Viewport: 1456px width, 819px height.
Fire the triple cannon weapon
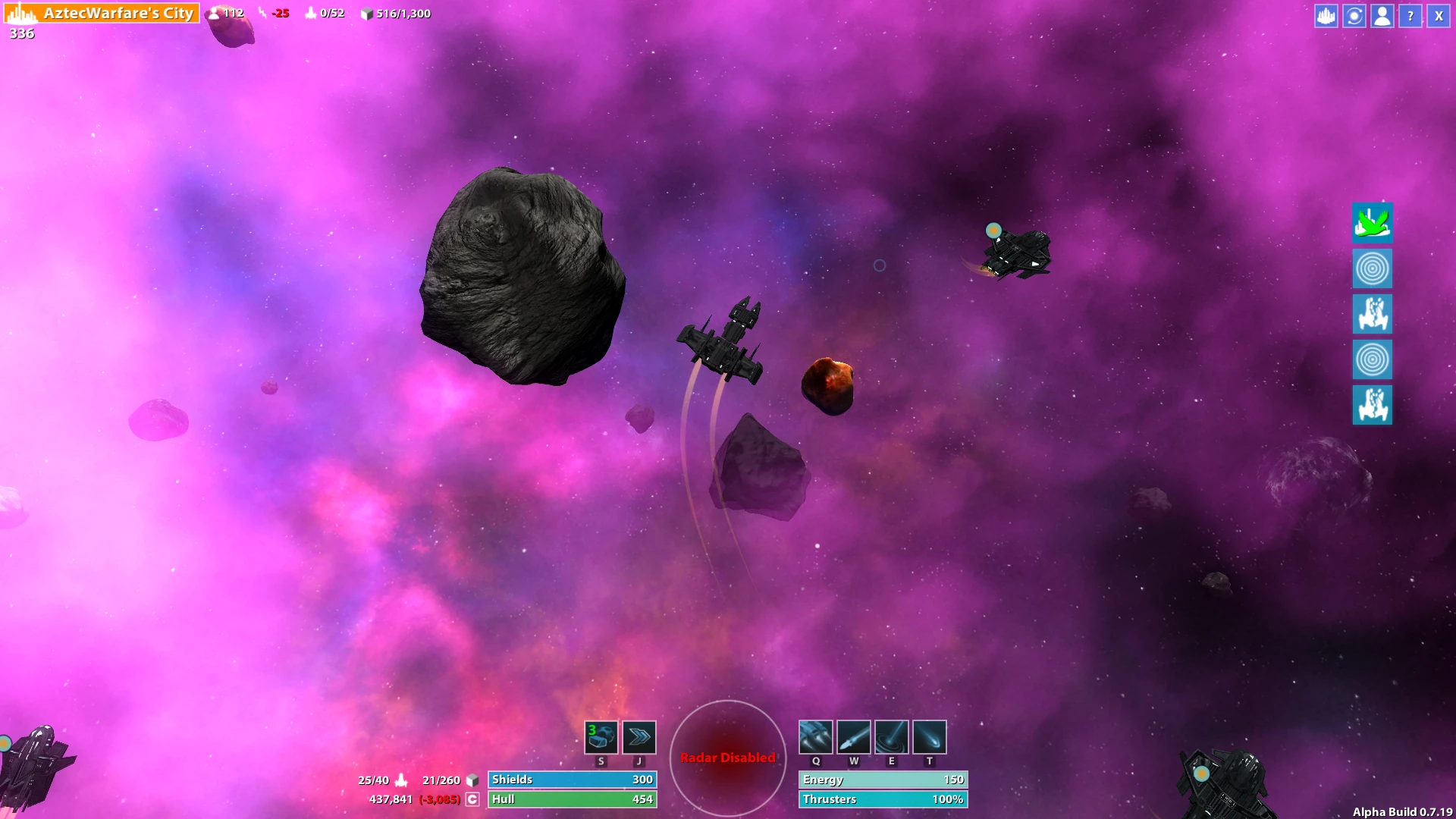[x=816, y=737]
